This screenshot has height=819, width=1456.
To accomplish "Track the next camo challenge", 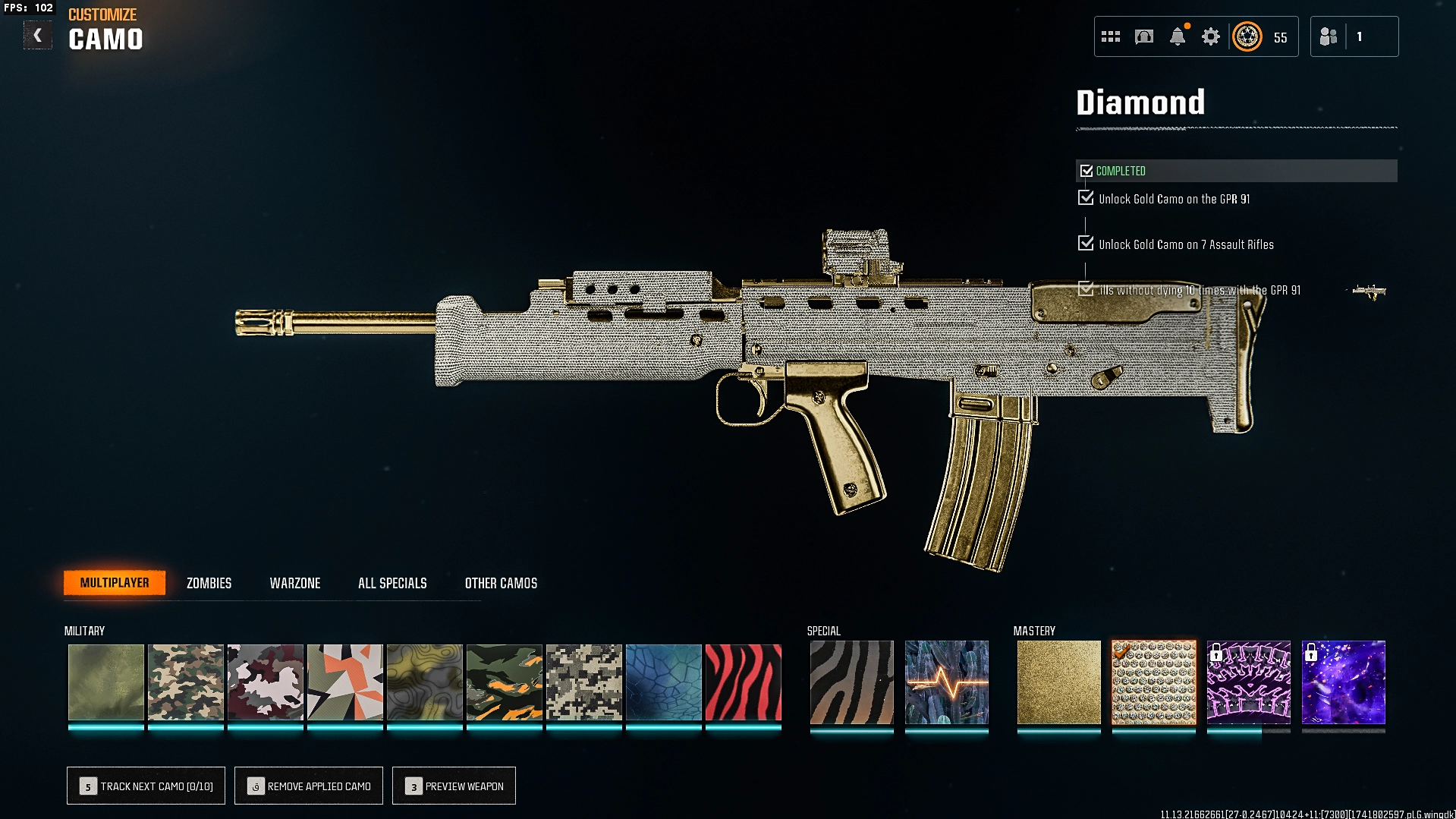I will point(146,786).
